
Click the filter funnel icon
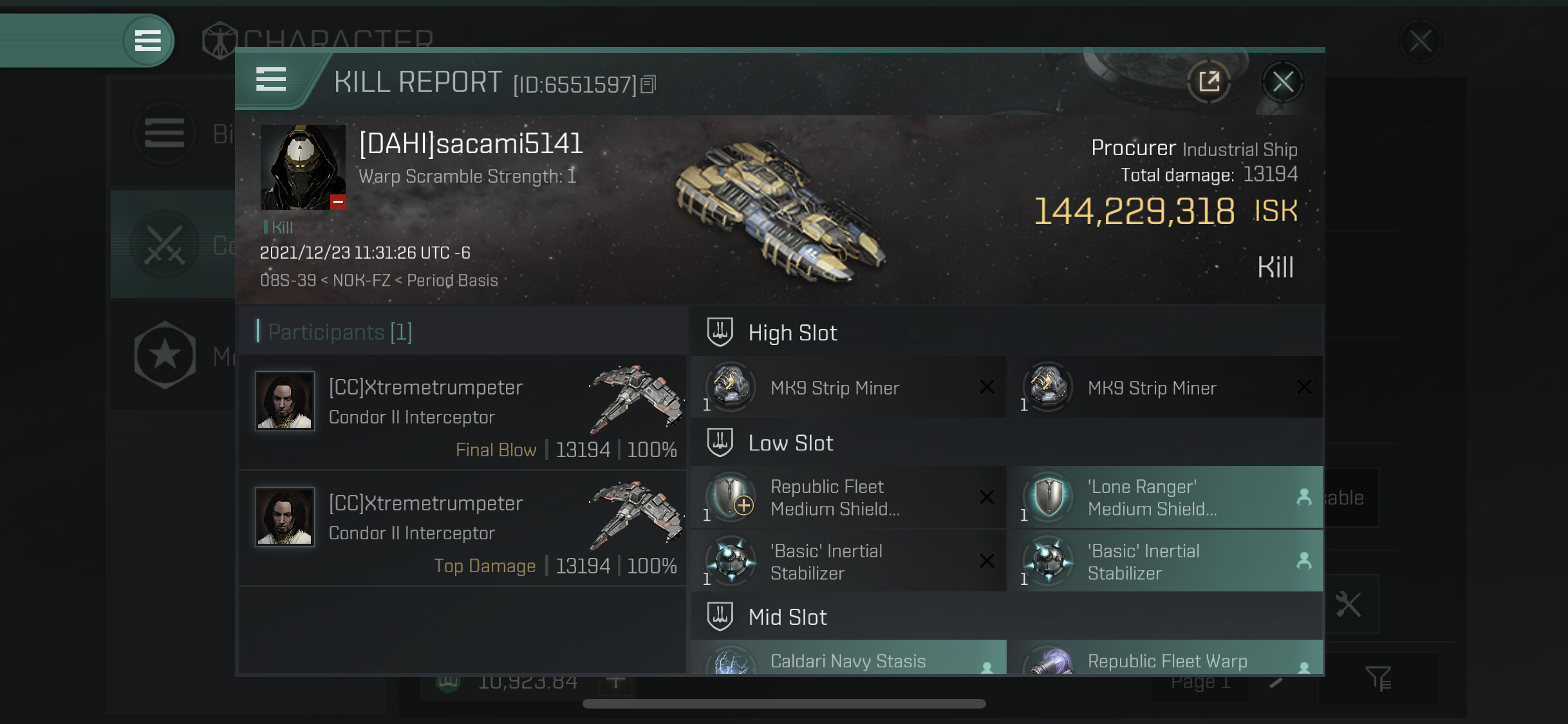coord(1378,678)
